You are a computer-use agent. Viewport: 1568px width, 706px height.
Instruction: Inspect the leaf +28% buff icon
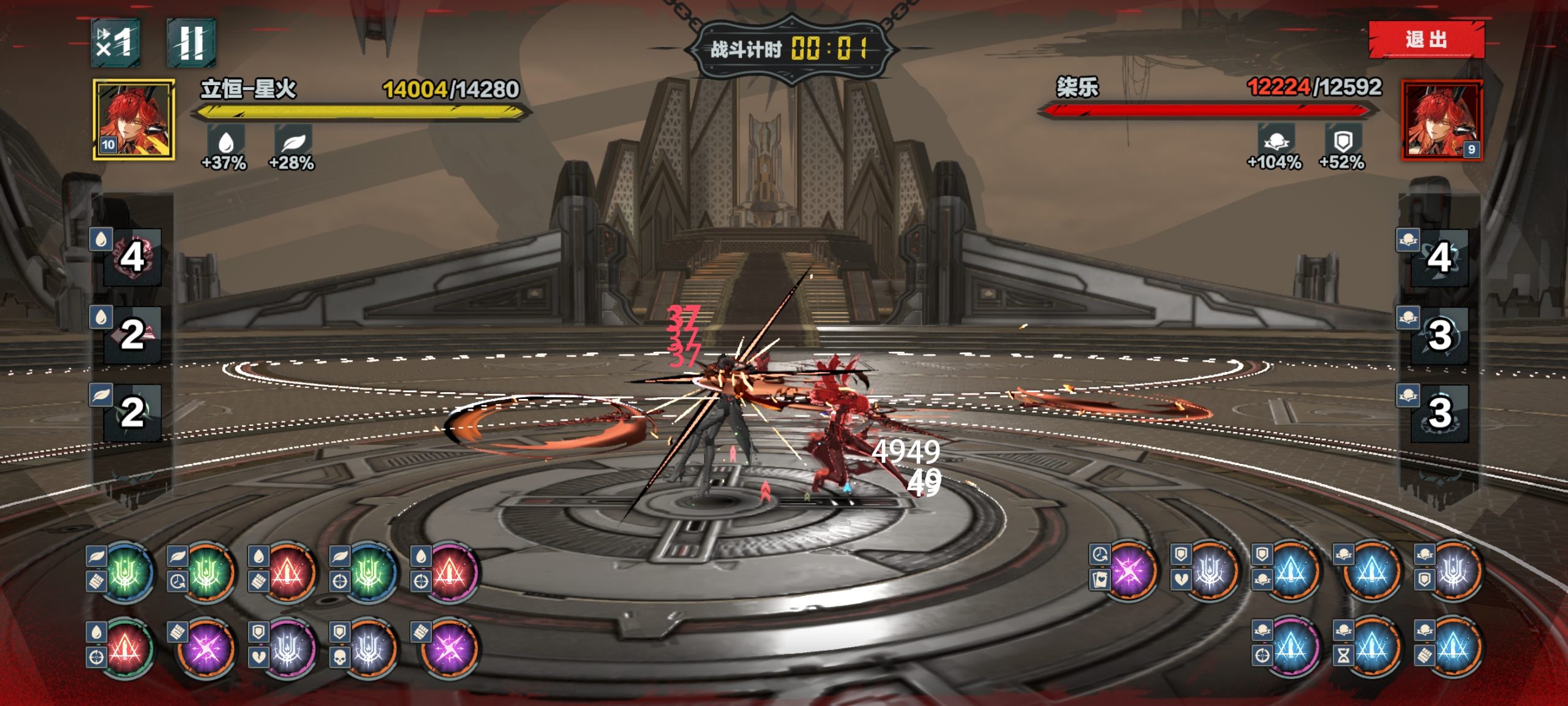pyautogui.click(x=293, y=142)
